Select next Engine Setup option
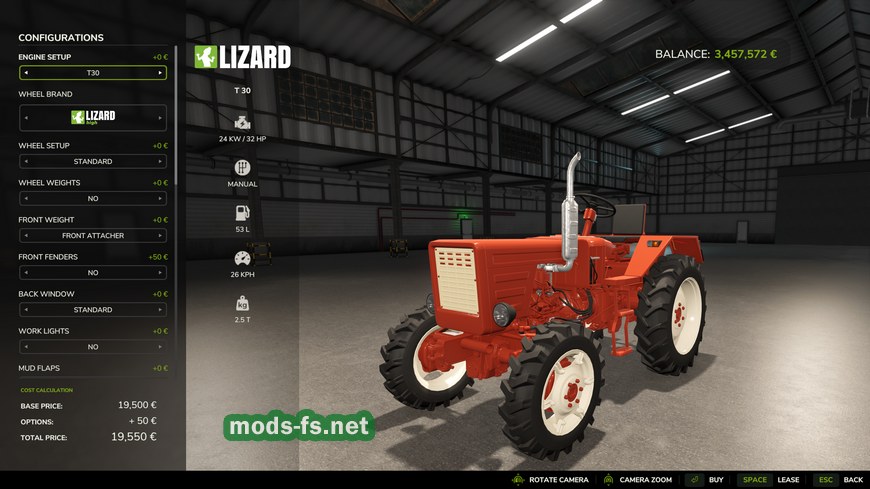This screenshot has height=489, width=870. click(160, 73)
